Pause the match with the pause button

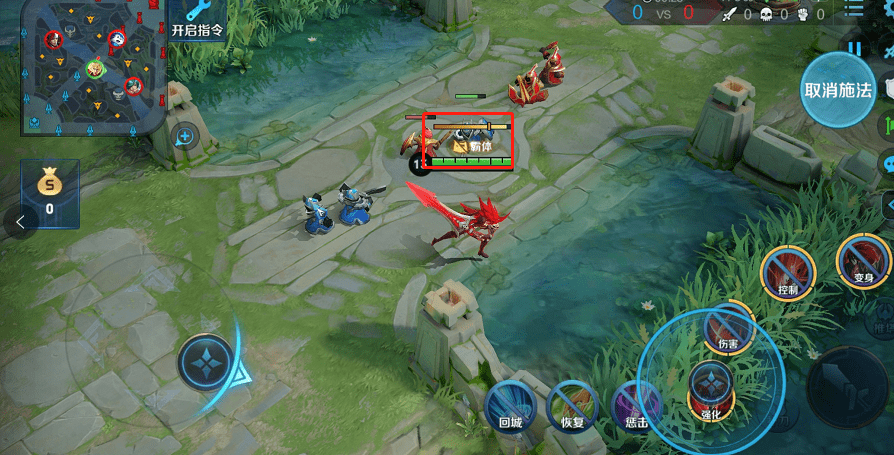coord(854,47)
